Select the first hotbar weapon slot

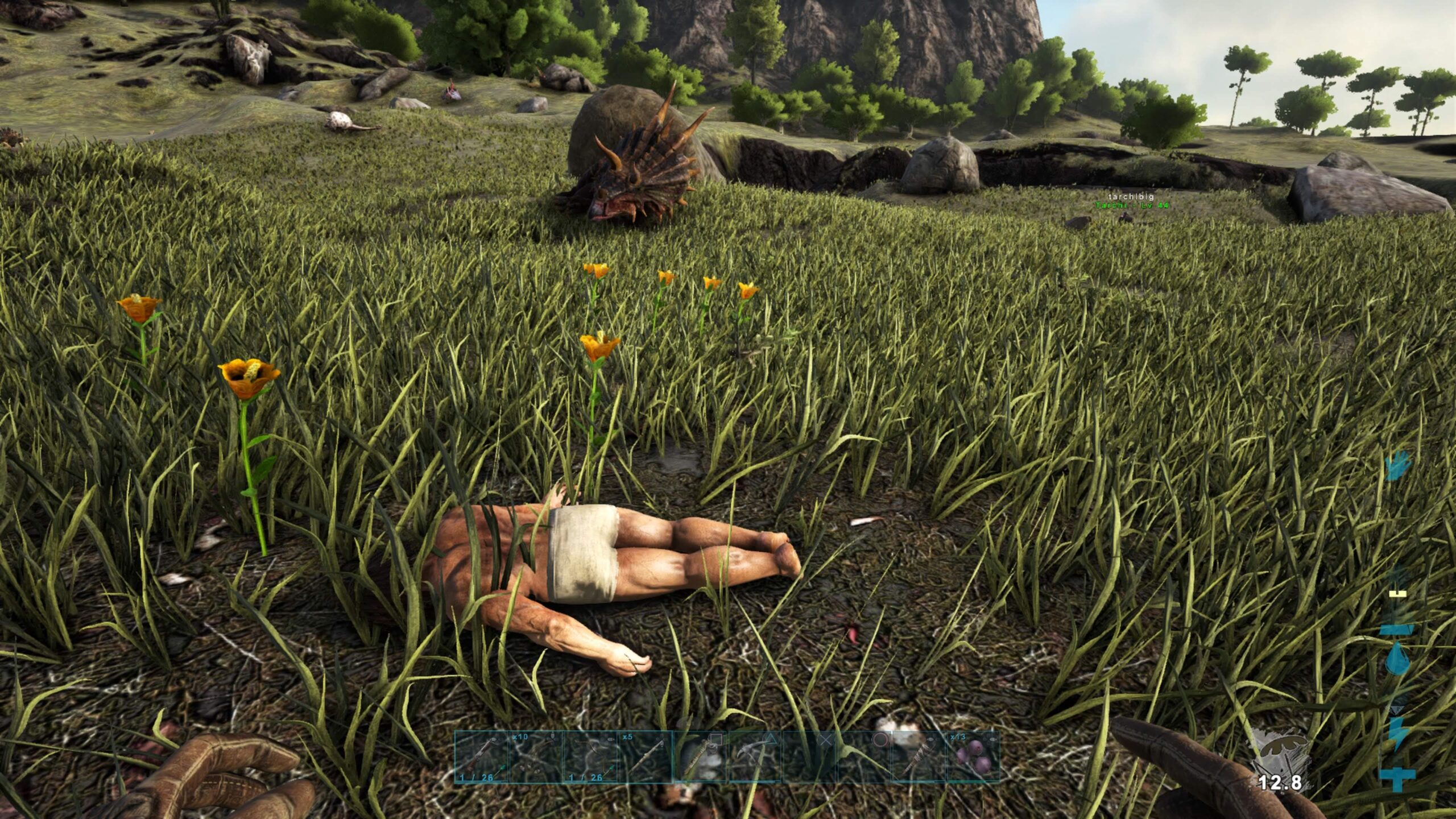click(x=482, y=758)
